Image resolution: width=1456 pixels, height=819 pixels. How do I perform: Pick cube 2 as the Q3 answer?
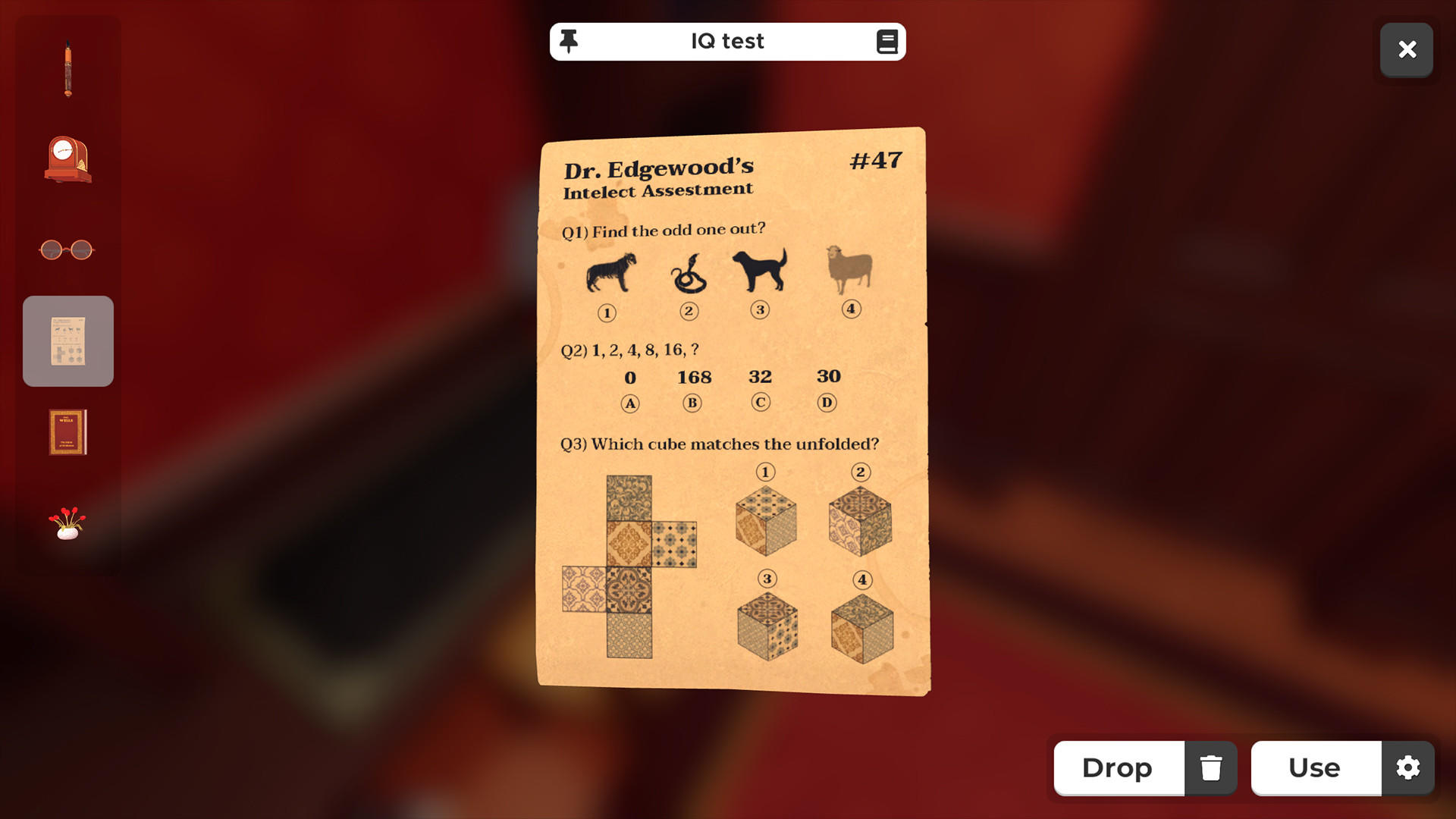coord(861,523)
